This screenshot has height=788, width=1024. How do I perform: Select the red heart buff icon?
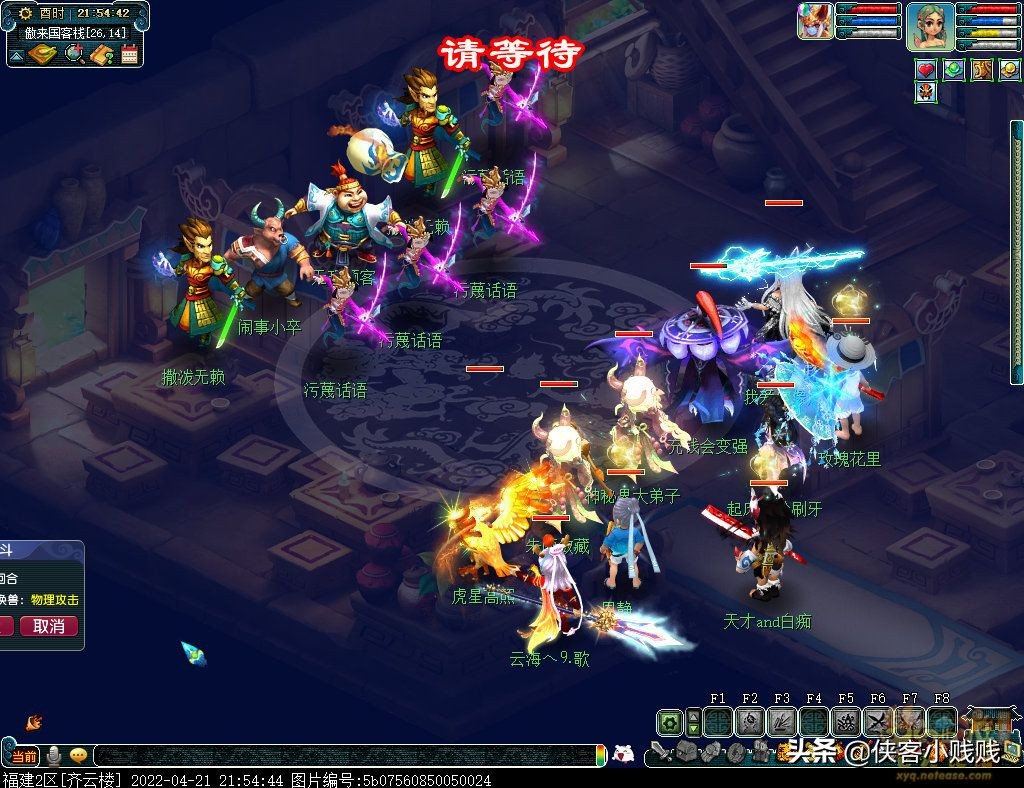(x=926, y=70)
